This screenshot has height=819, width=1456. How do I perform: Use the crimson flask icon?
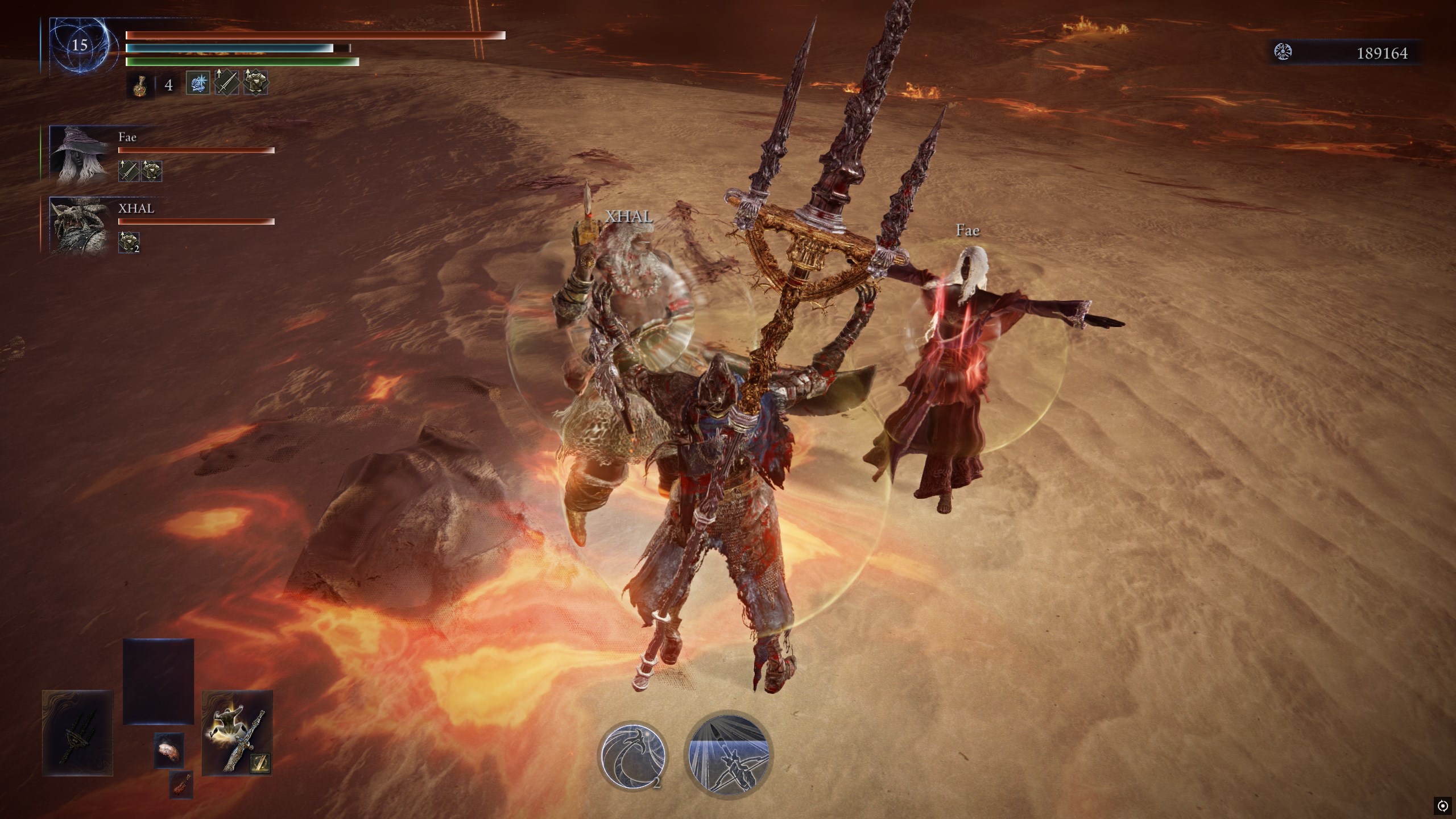point(139,85)
